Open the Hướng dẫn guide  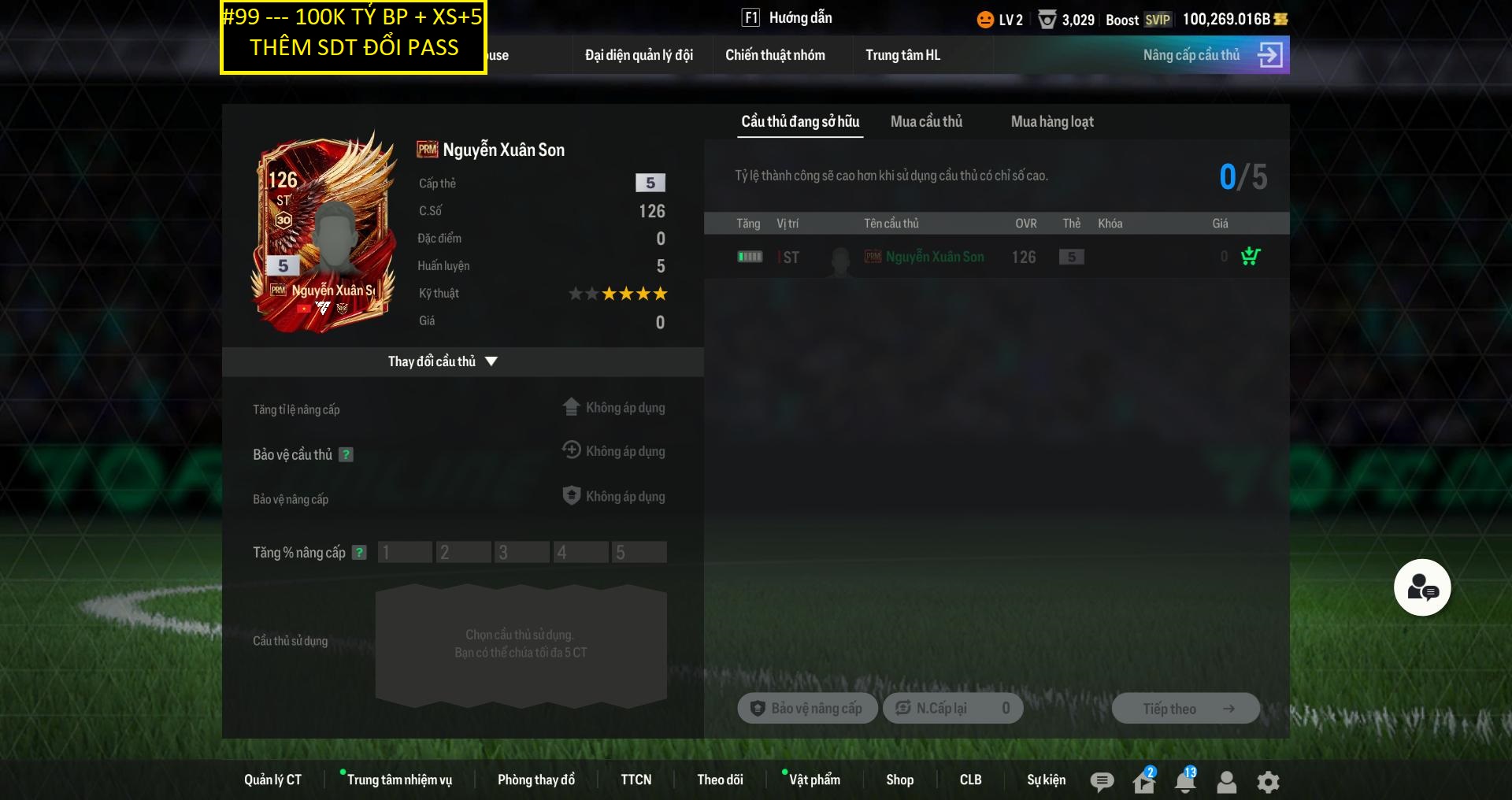[787, 18]
